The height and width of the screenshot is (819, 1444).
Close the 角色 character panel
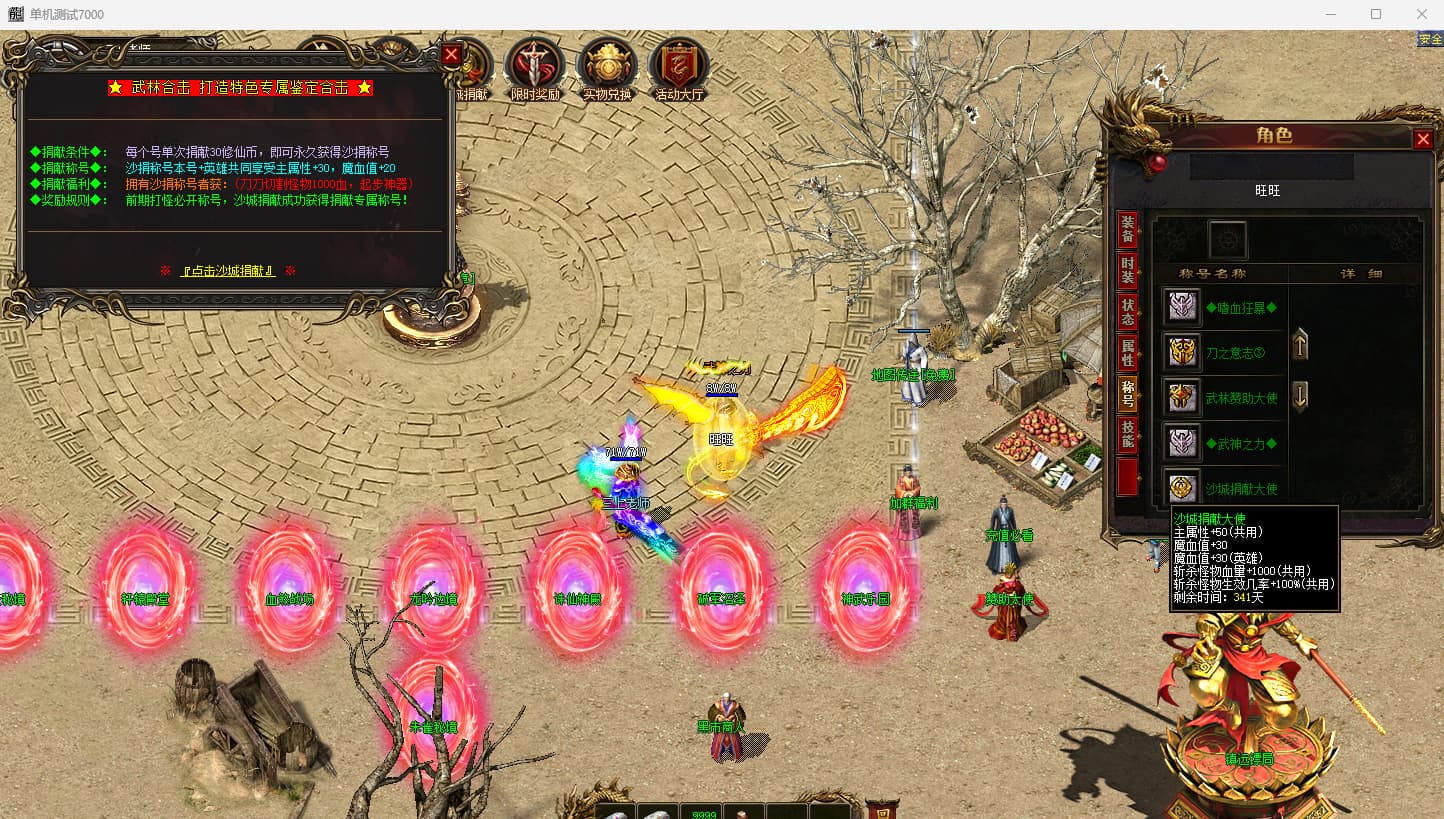1423,139
